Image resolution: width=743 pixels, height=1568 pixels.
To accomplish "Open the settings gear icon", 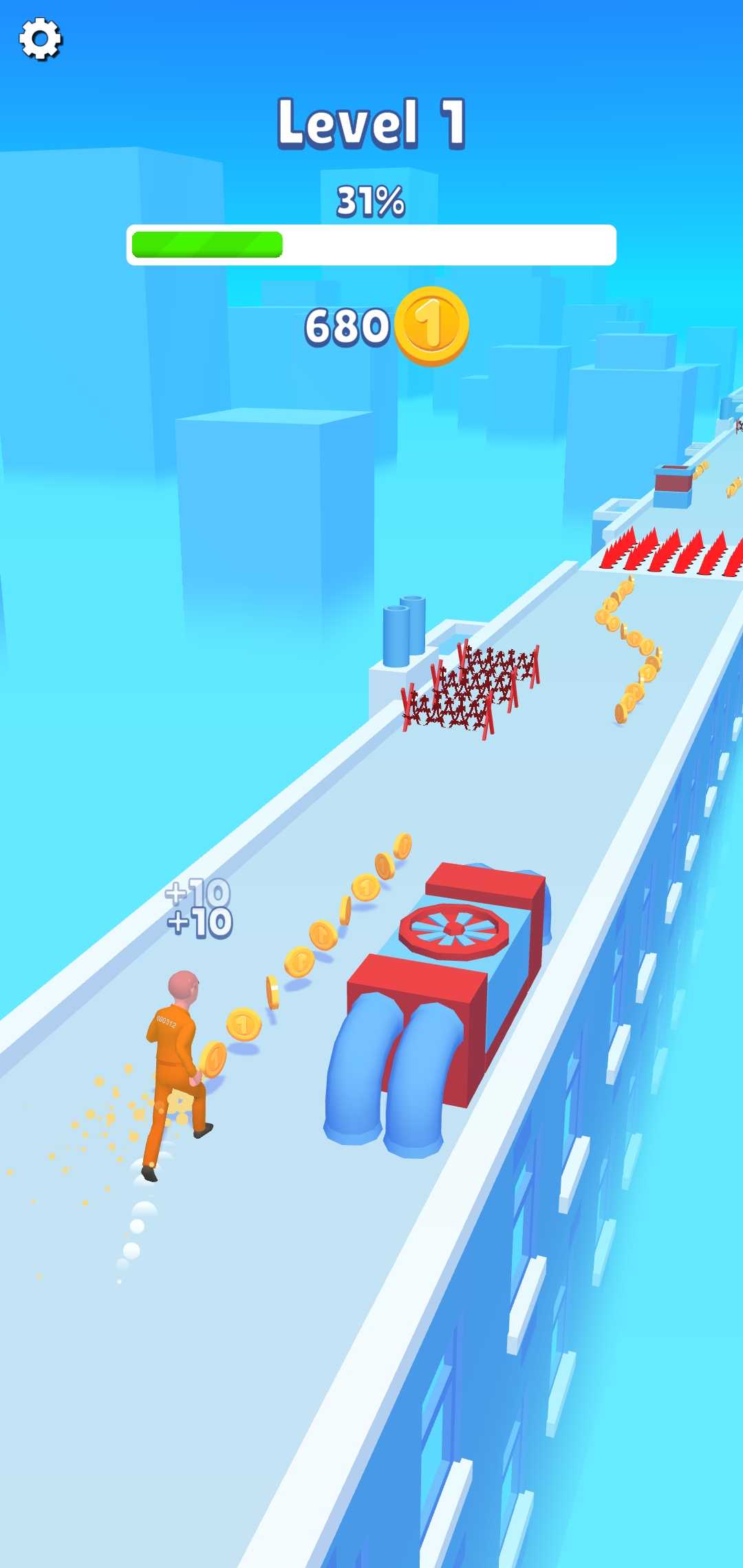I will click(40, 39).
